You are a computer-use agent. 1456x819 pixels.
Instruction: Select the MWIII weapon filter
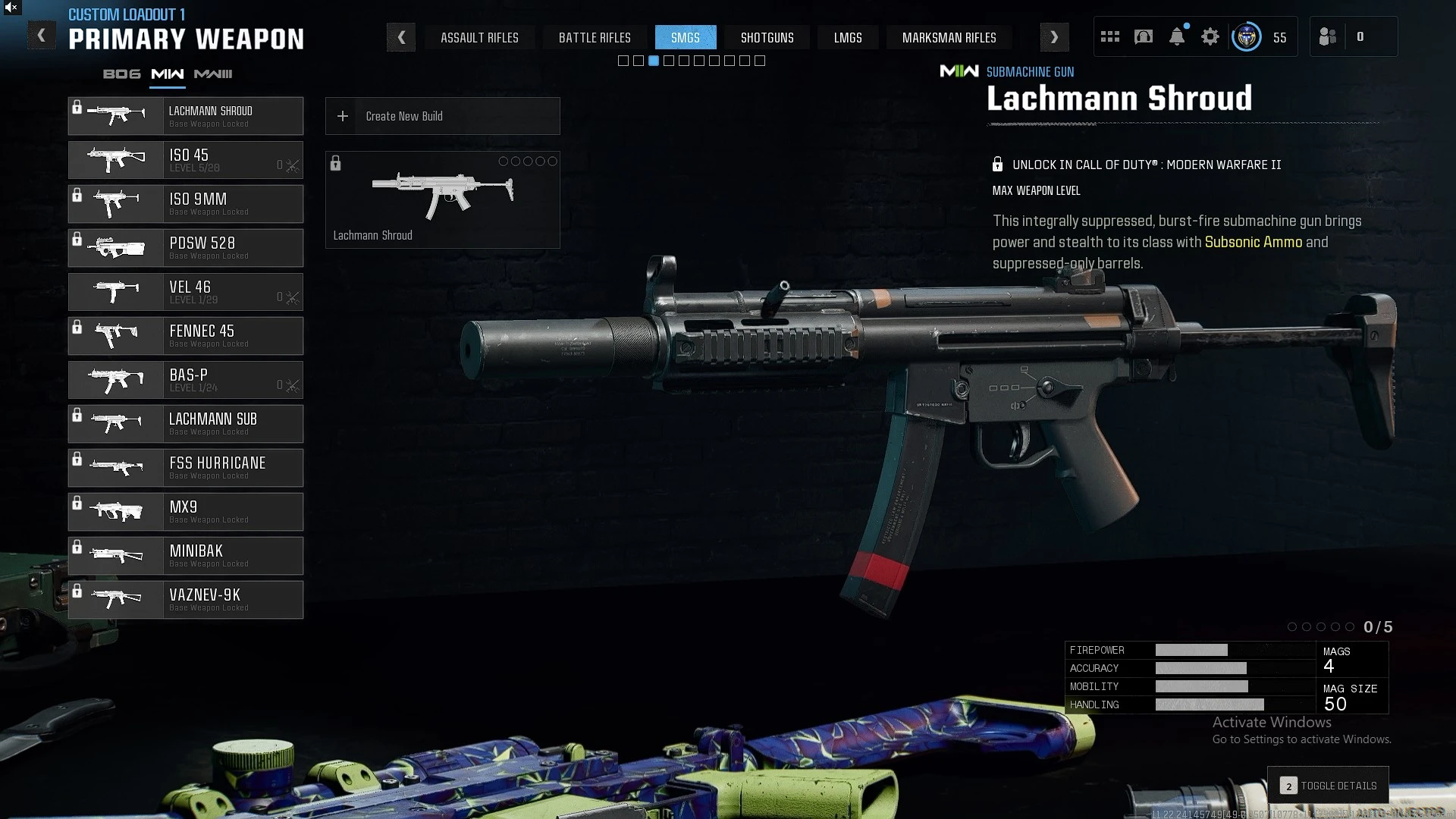point(213,74)
